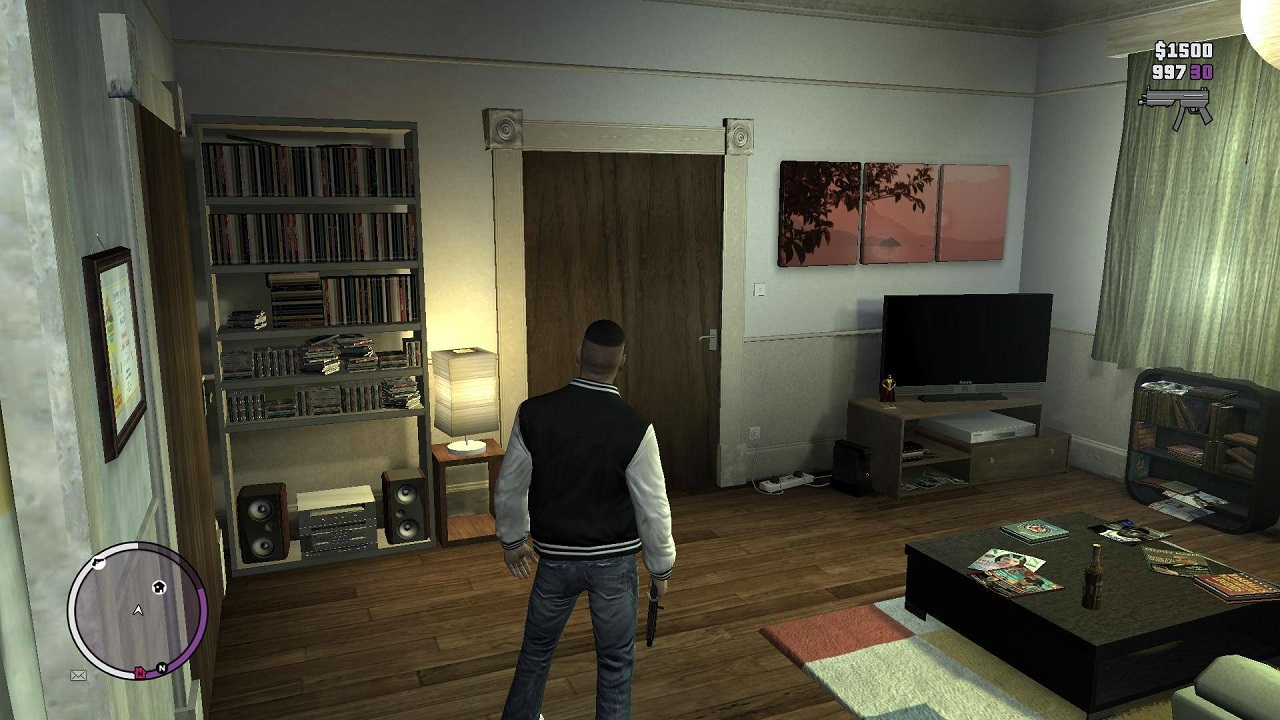Select the safehouse blip on the radar
Viewport: 1280px width, 720px height.
(x=159, y=587)
